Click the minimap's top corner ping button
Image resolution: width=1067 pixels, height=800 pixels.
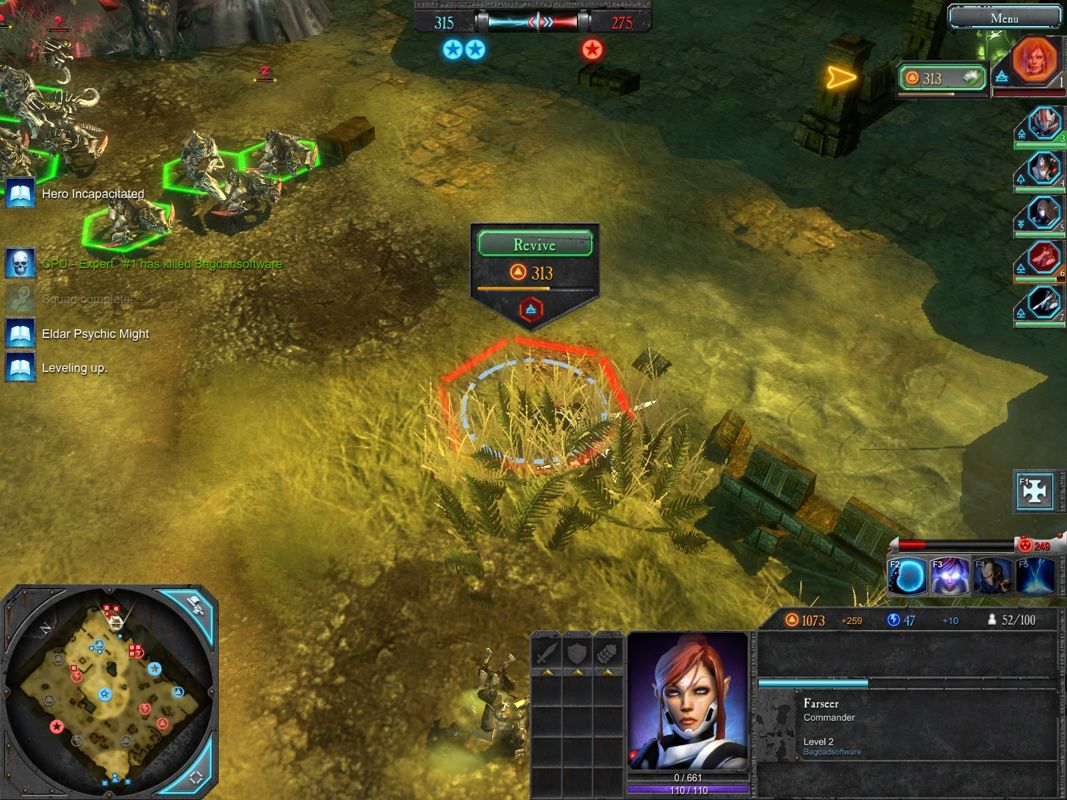pyautogui.click(x=196, y=606)
